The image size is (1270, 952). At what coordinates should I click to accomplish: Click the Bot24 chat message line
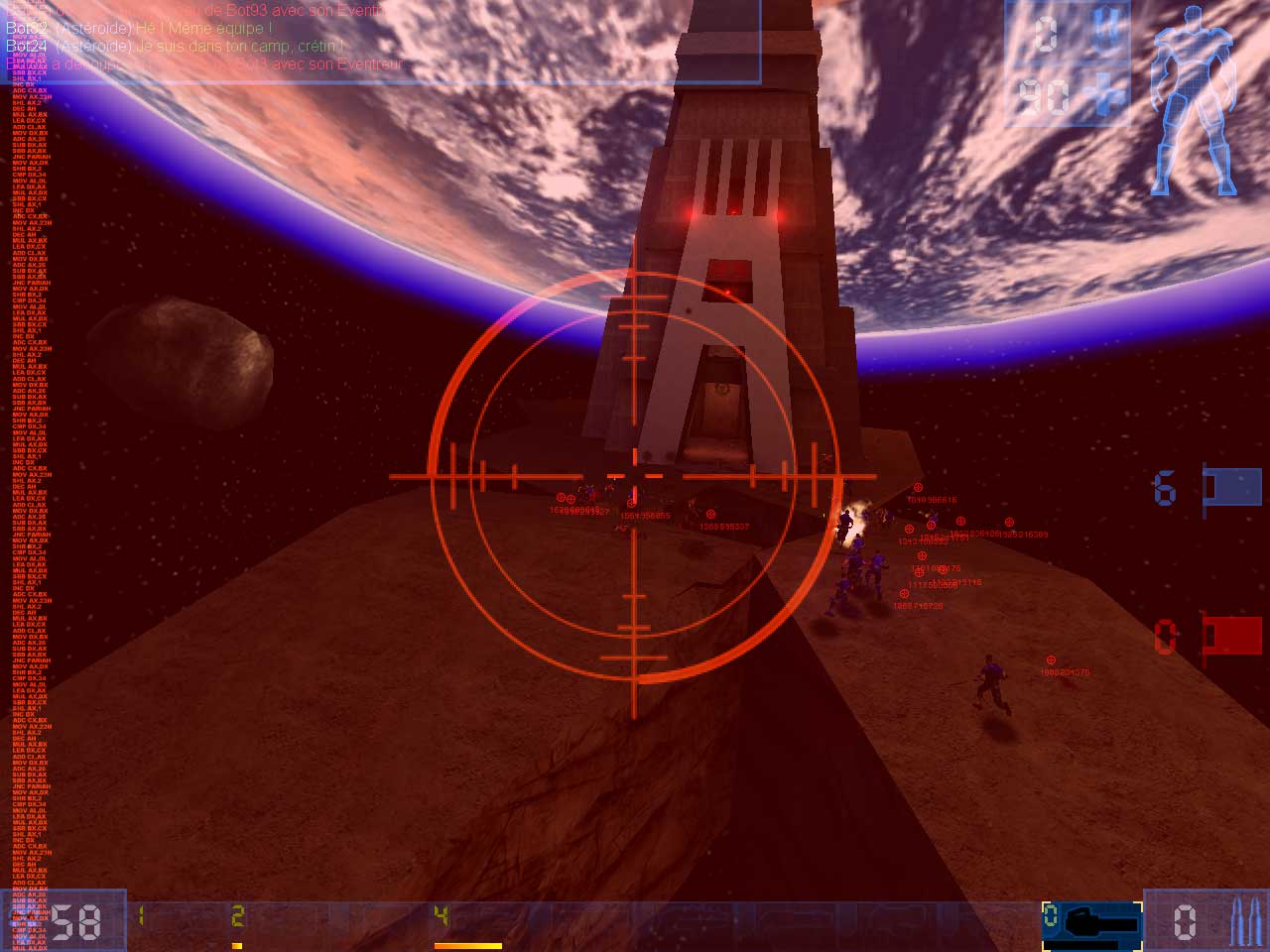pyautogui.click(x=176, y=46)
